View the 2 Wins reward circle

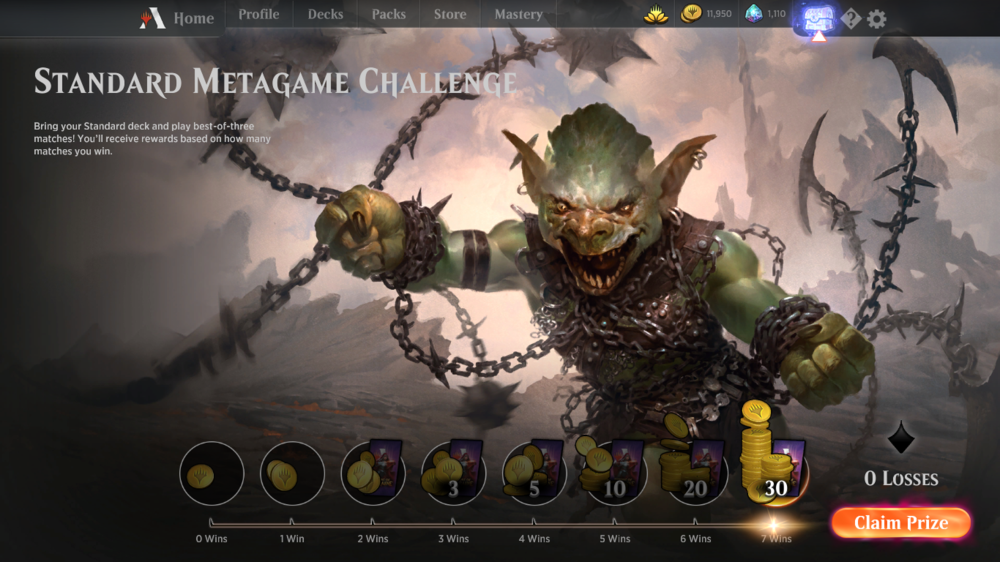coord(373,473)
